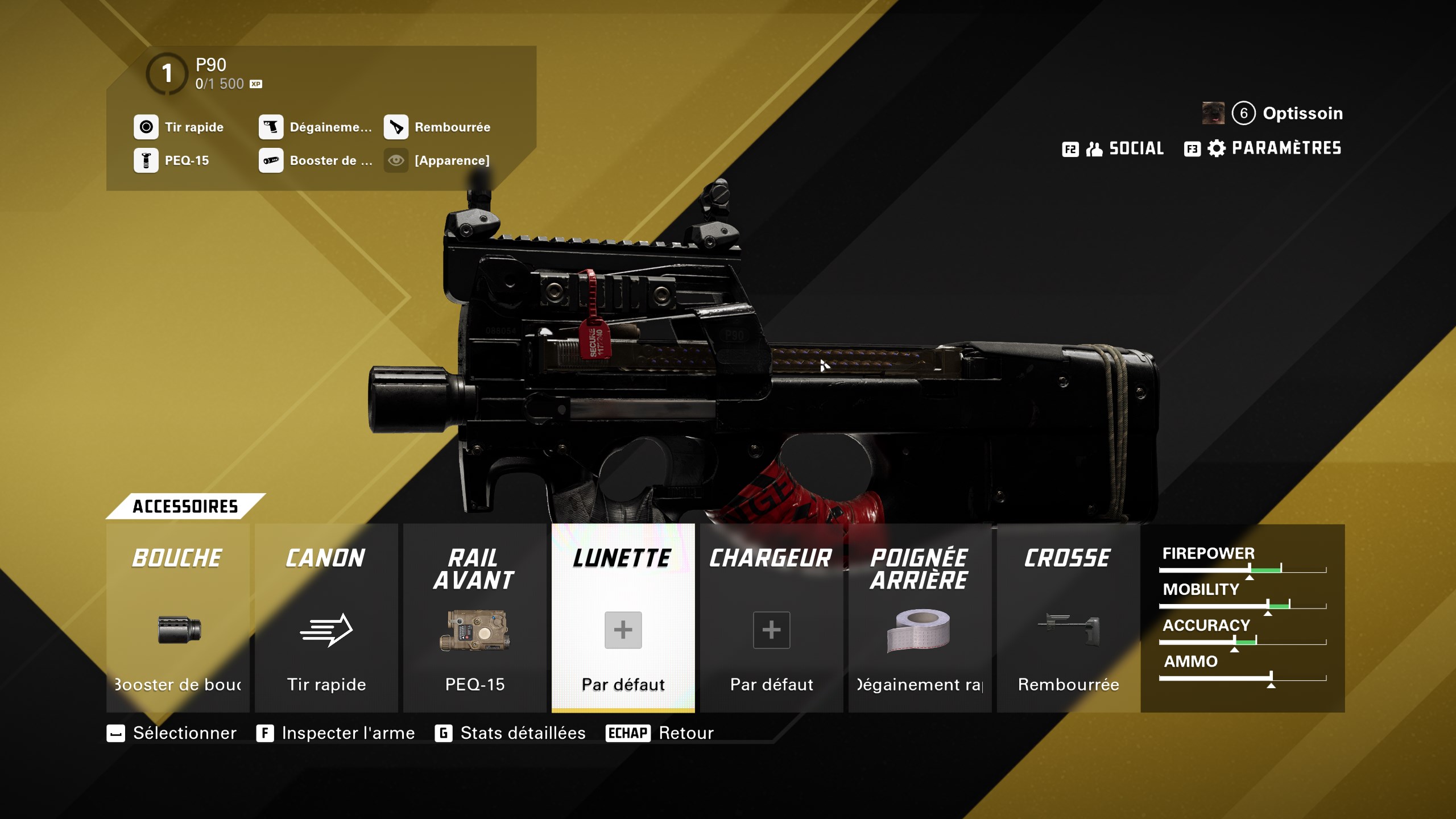Click the tape roll icon under POIGNÉE ARRIÈRE
1456x819 pixels.
(920, 631)
